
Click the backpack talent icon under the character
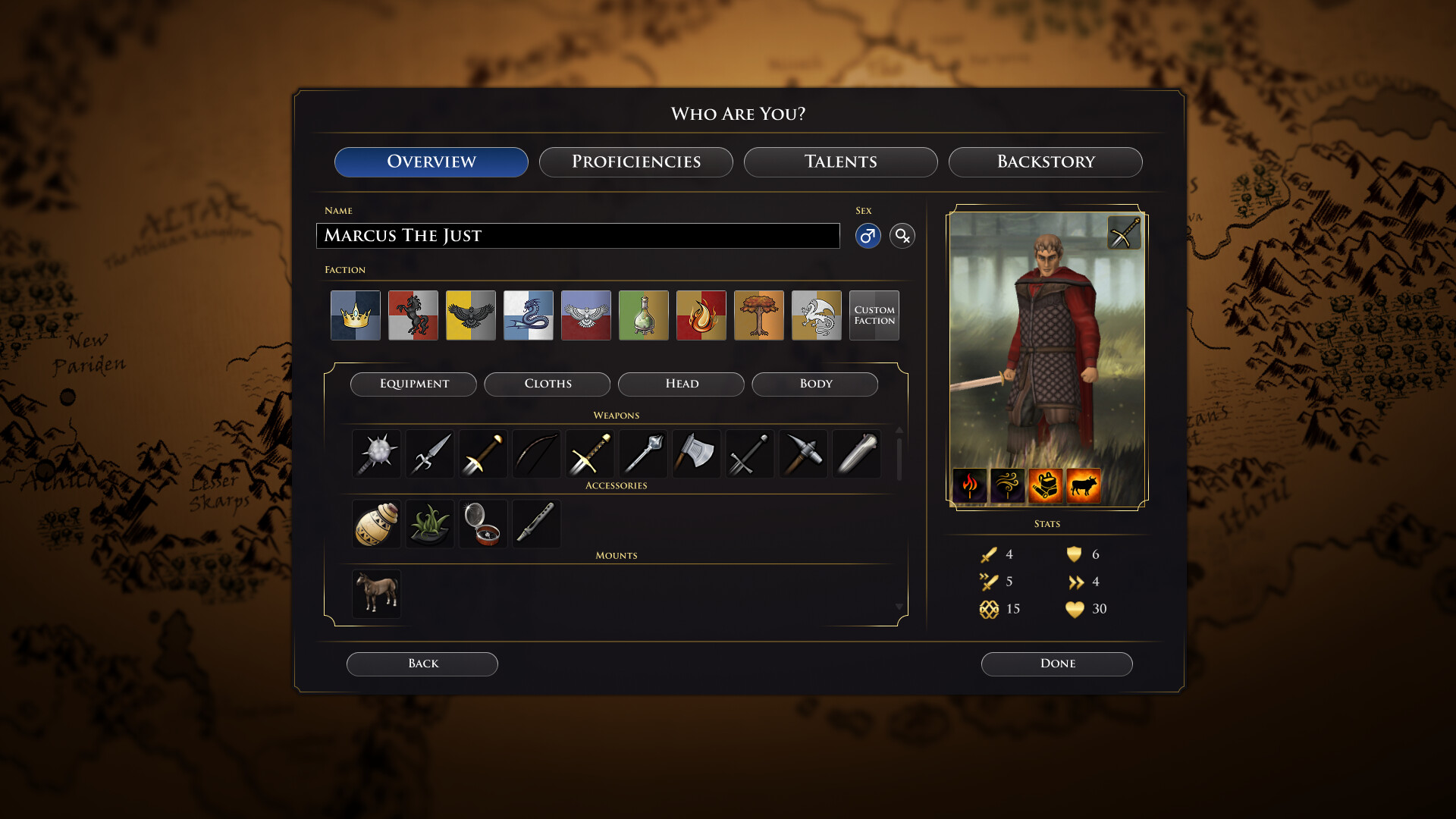[x=1046, y=485]
